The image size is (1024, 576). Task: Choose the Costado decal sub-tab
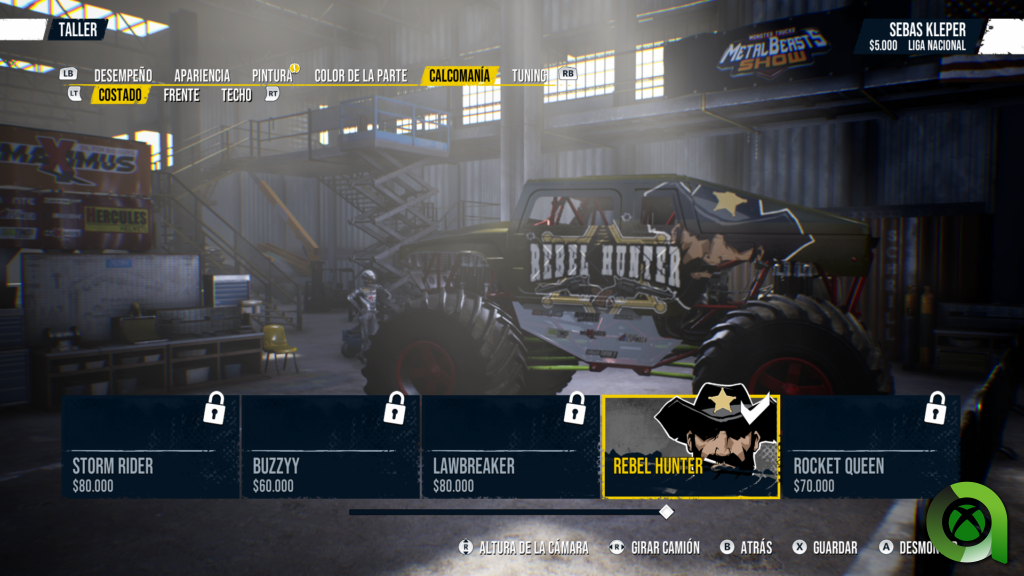pyautogui.click(x=120, y=95)
